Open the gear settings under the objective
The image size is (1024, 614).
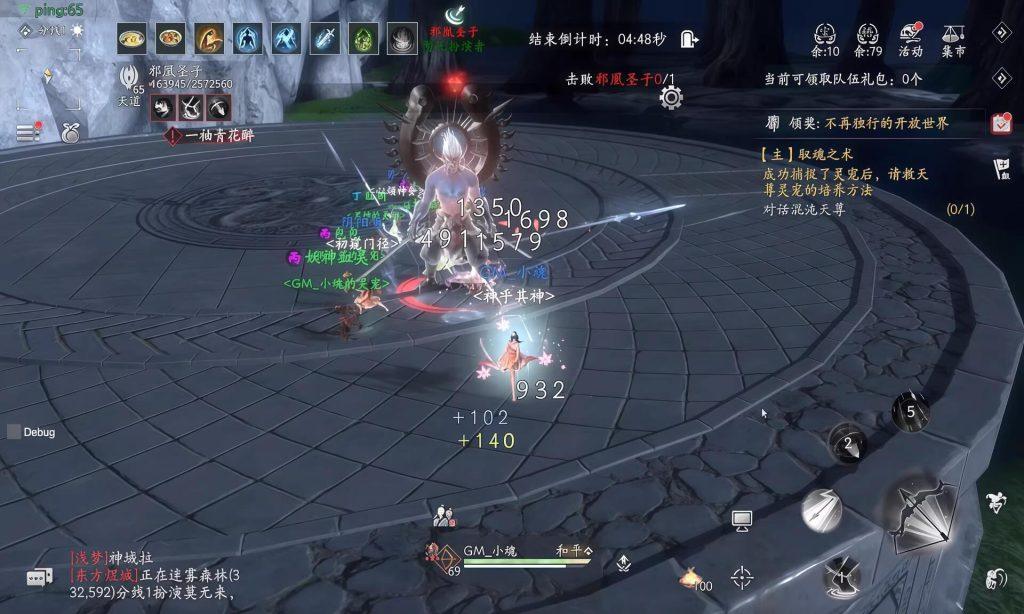click(x=670, y=97)
